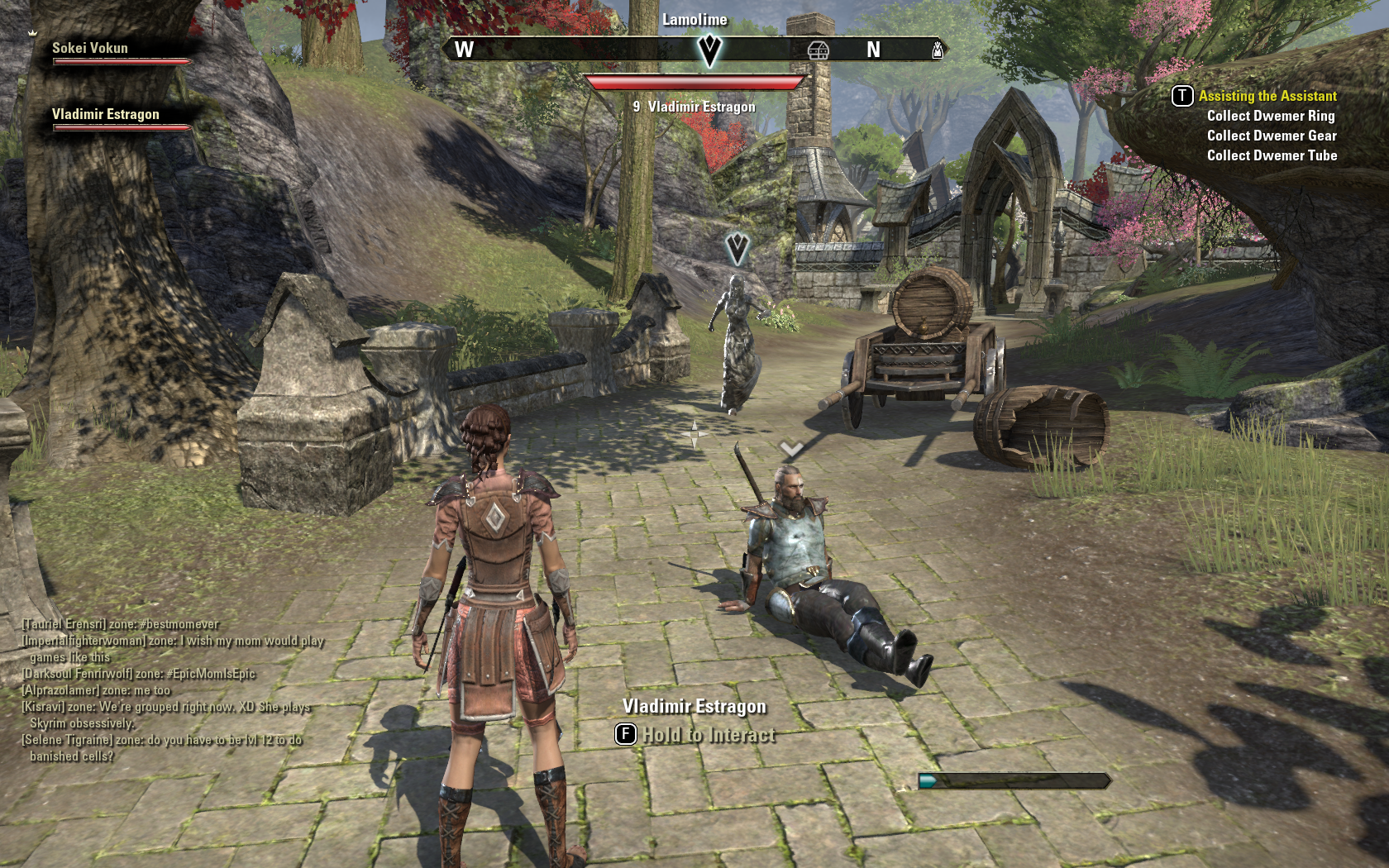1389x868 pixels.
Task: Click the Collect Dwemer Gear objective
Action: point(1272,136)
